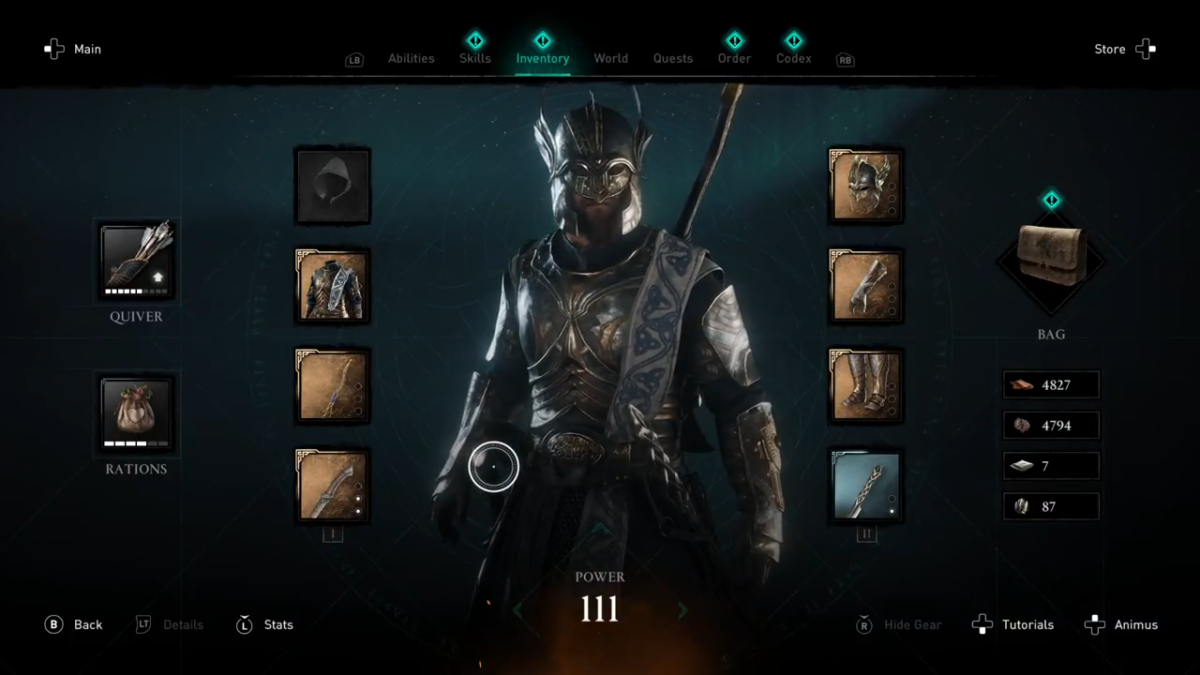
Task: Show the Quests tab
Action: coord(673,58)
